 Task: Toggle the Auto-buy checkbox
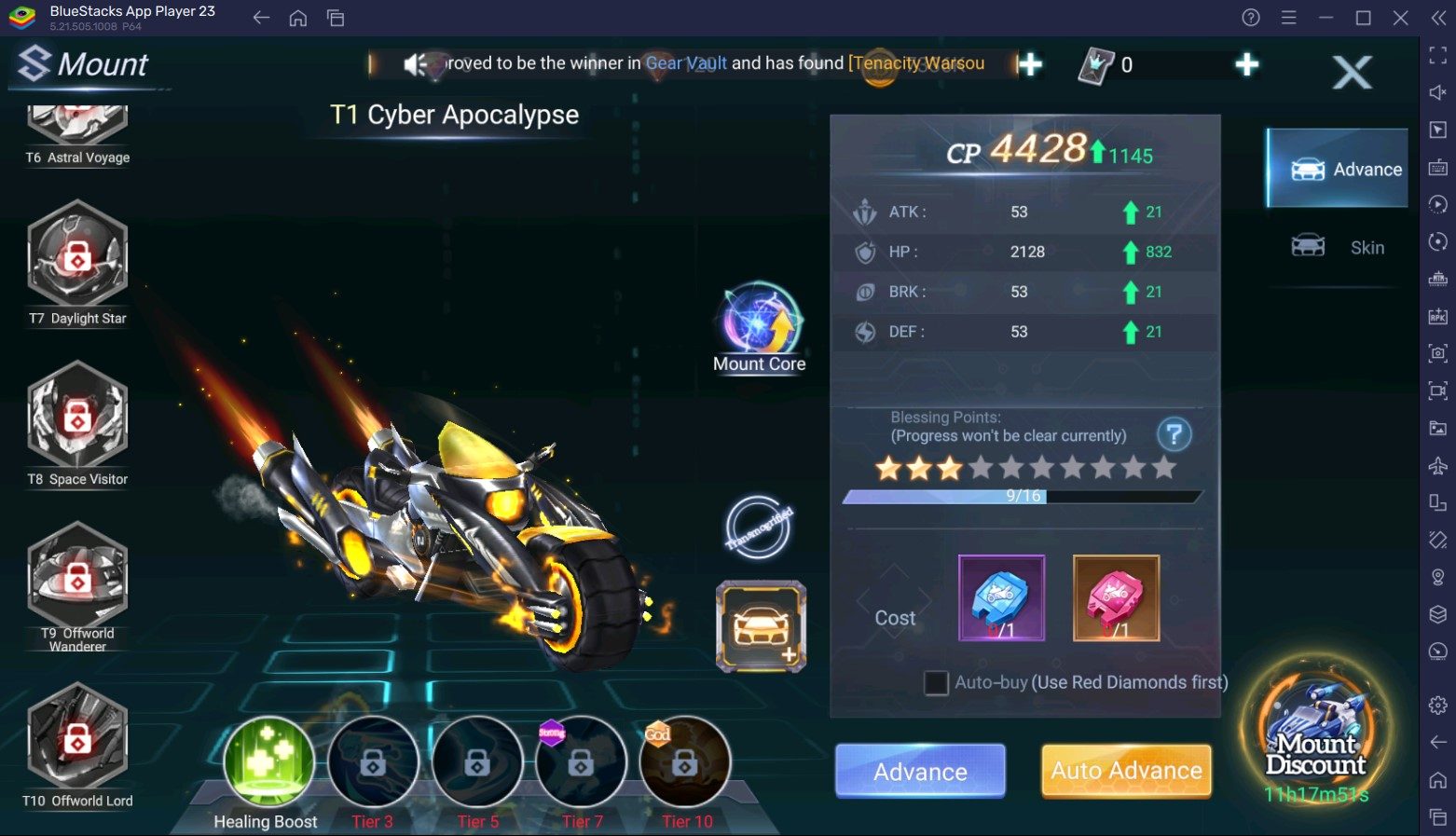click(936, 683)
